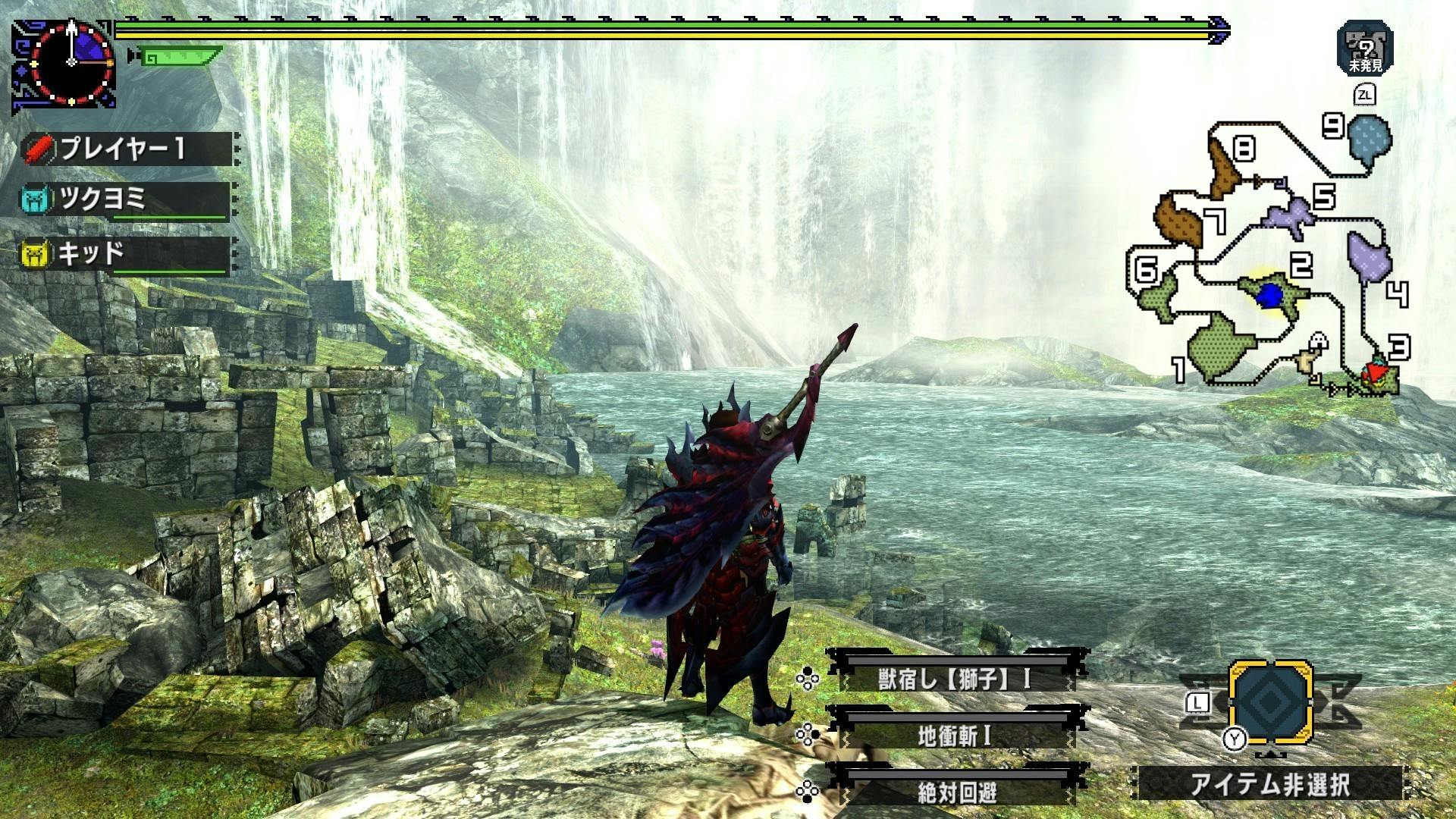Screen dimensions: 1456x819
Task: Activate the 絶対回避 hunter art
Action: tap(955, 792)
